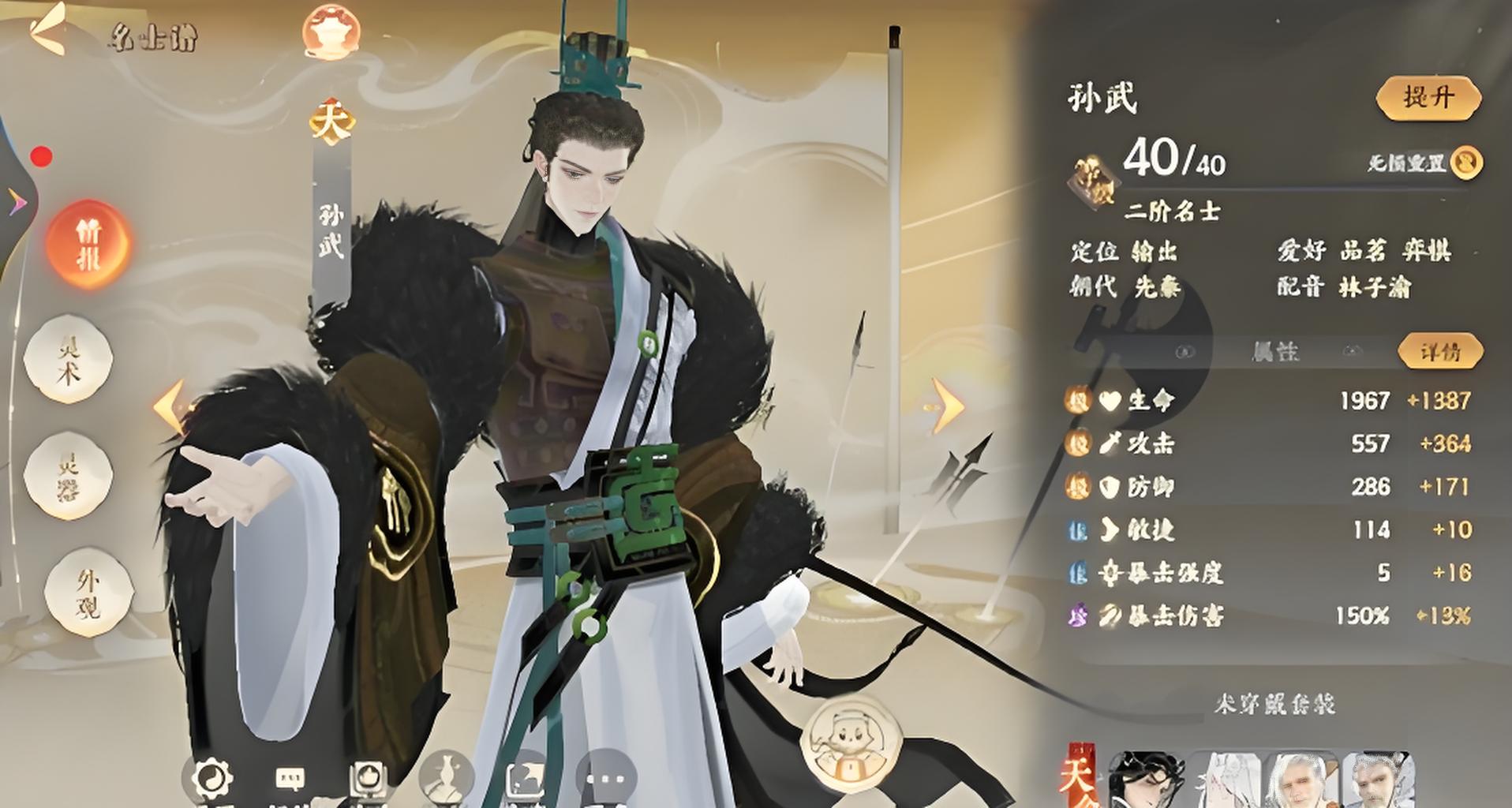This screenshot has height=808, width=1512.
Task: Click the thumbs-up like icon
Action: 369,778
